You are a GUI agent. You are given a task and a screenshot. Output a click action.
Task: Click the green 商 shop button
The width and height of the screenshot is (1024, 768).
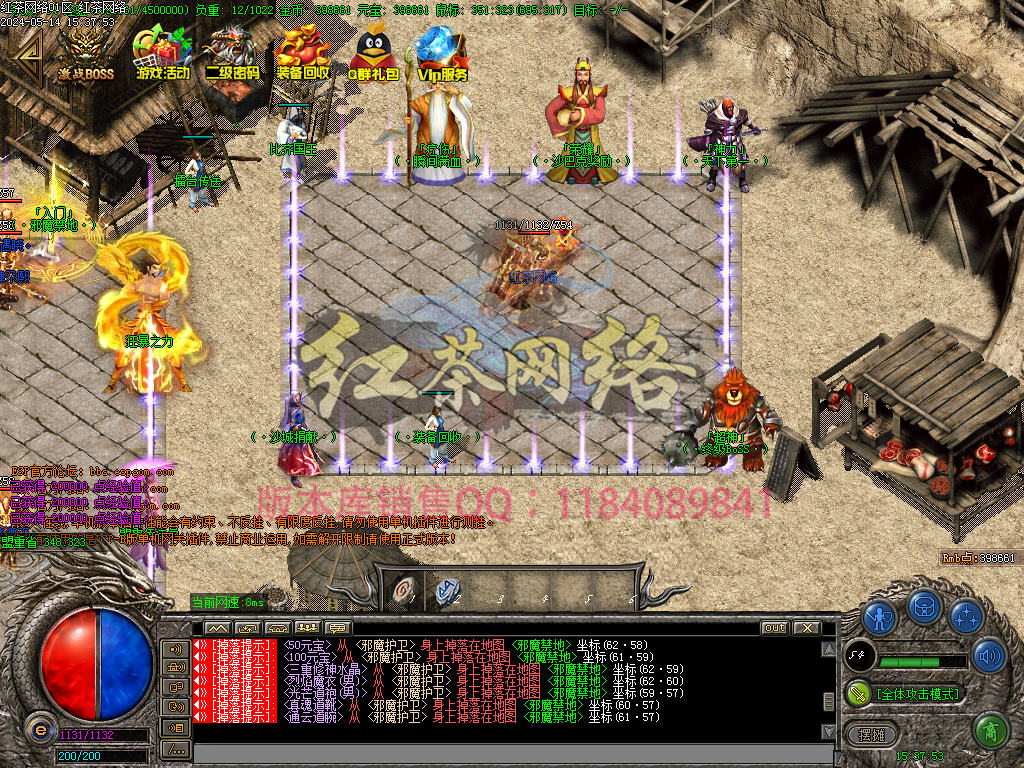coord(989,730)
